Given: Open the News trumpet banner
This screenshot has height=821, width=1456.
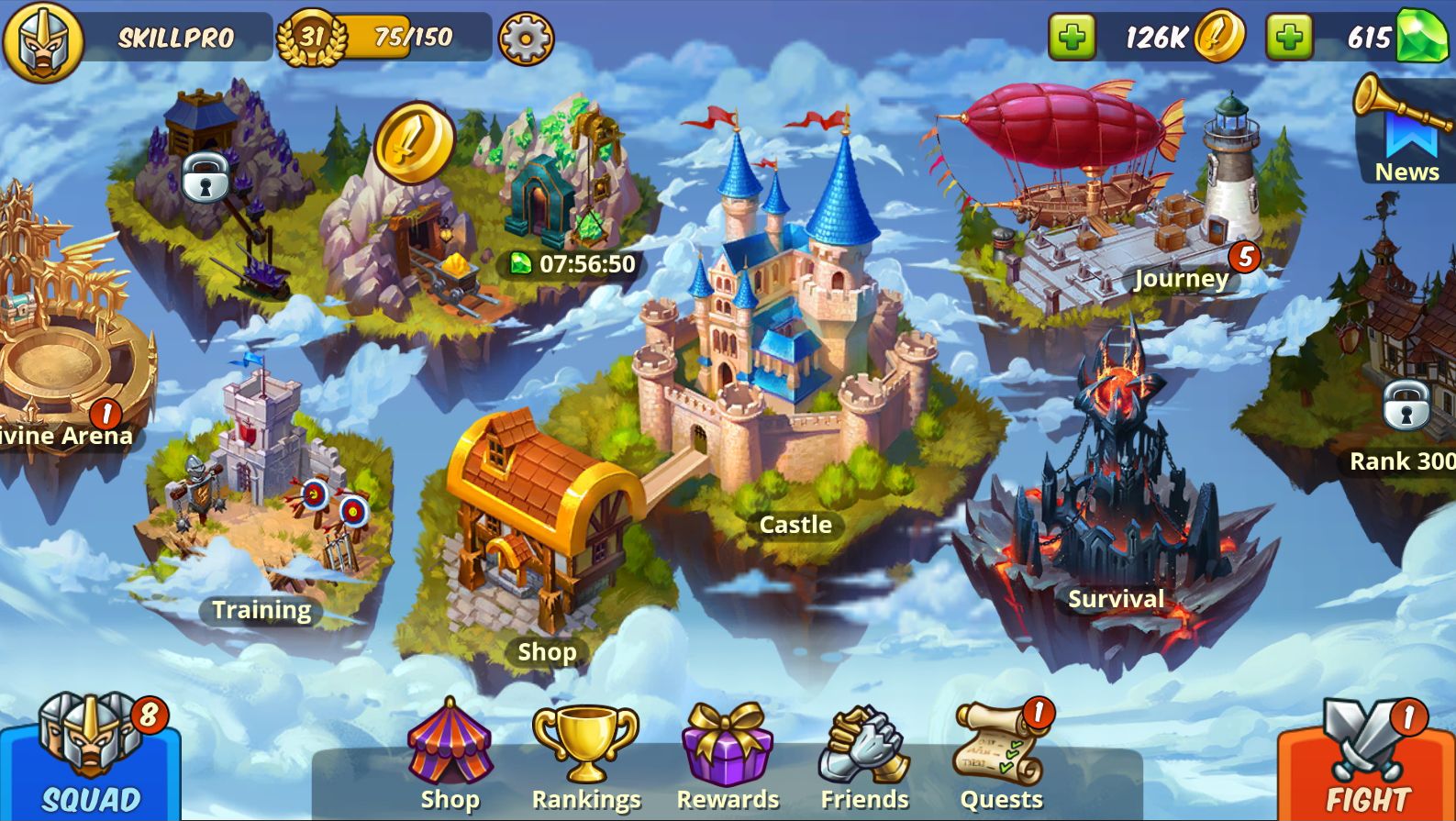Looking at the screenshot, I should point(1406,130).
